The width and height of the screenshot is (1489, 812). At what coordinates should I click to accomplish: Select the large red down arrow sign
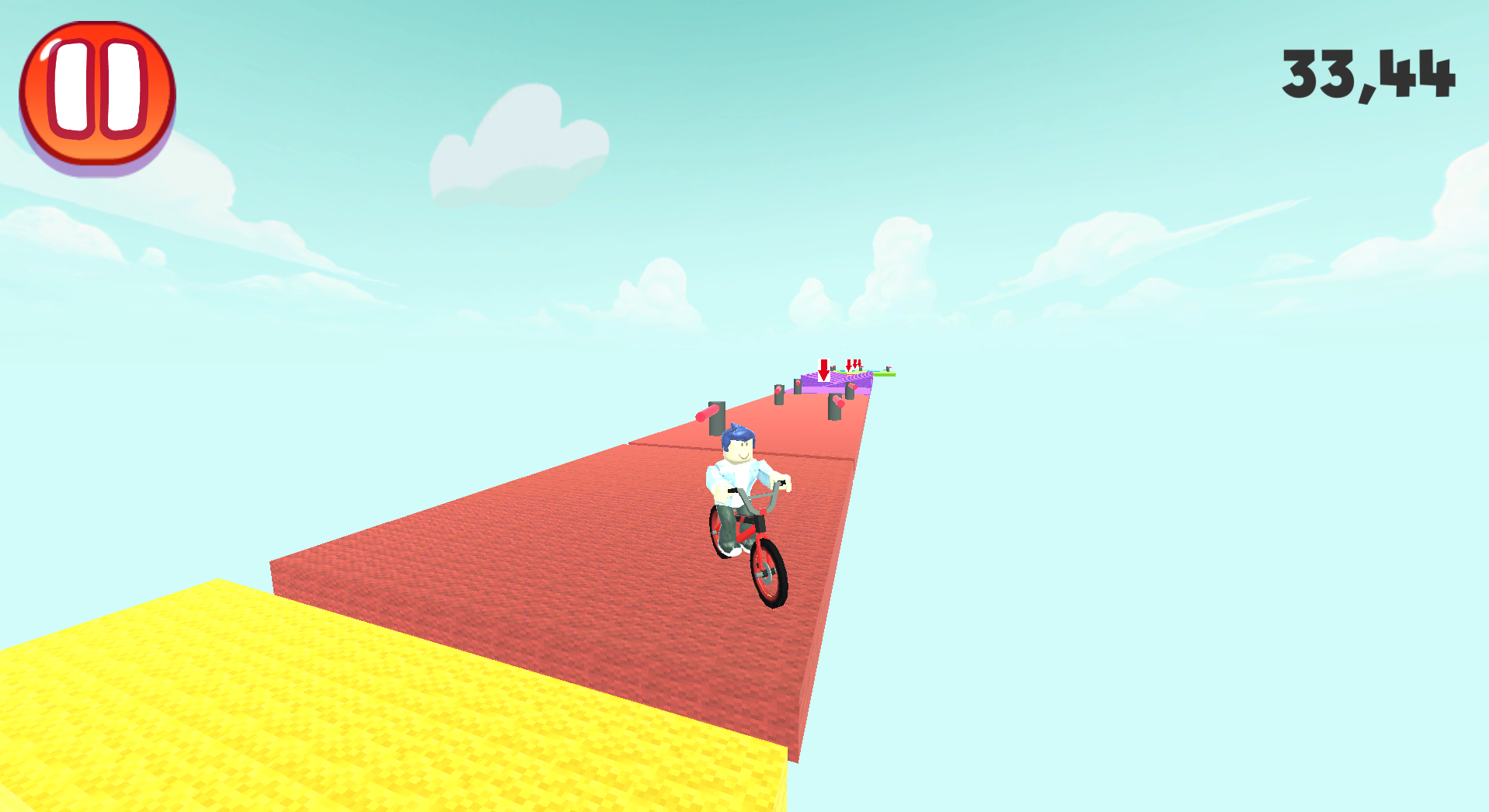(823, 370)
